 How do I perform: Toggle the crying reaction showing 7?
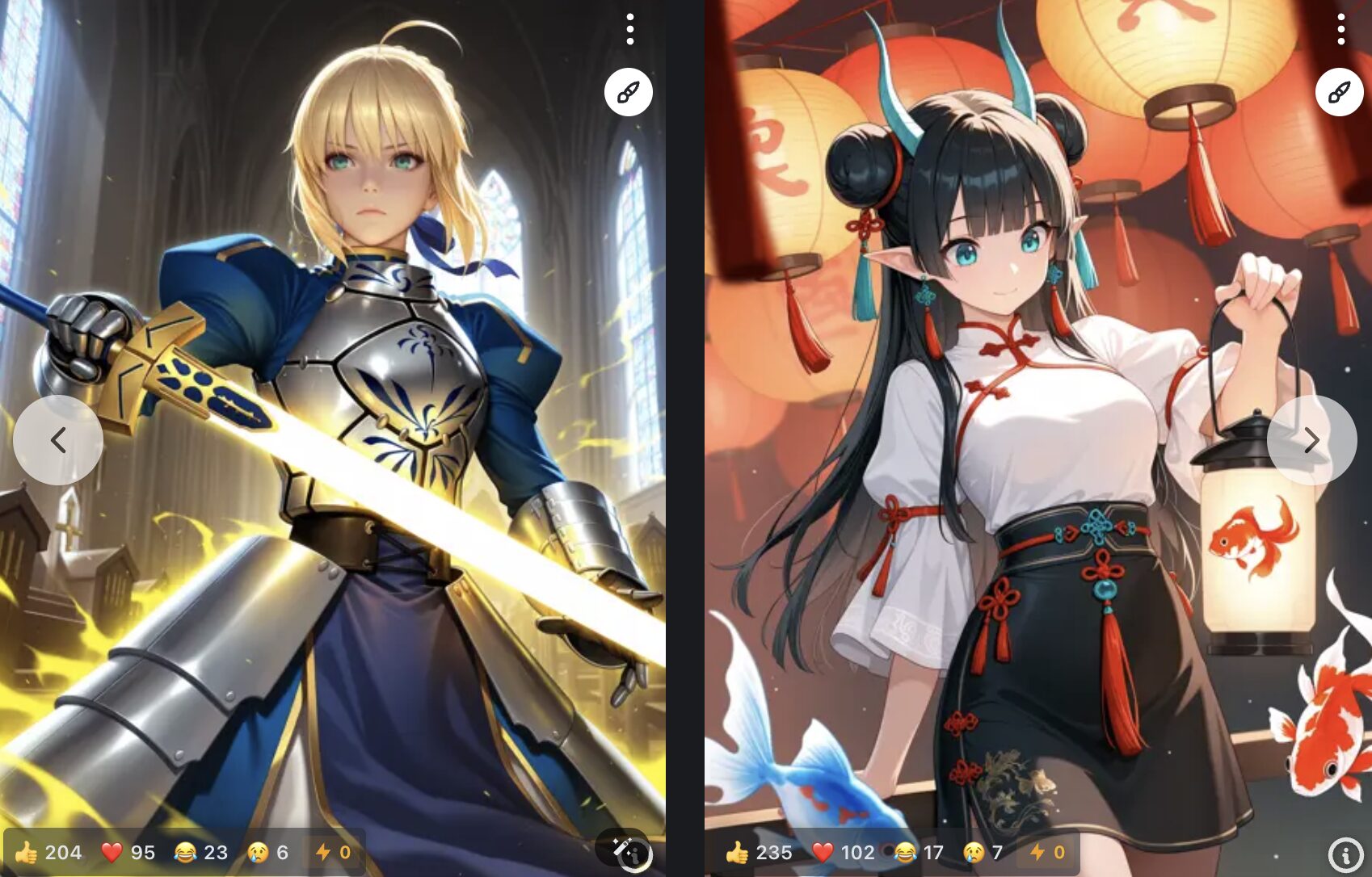tap(974, 850)
